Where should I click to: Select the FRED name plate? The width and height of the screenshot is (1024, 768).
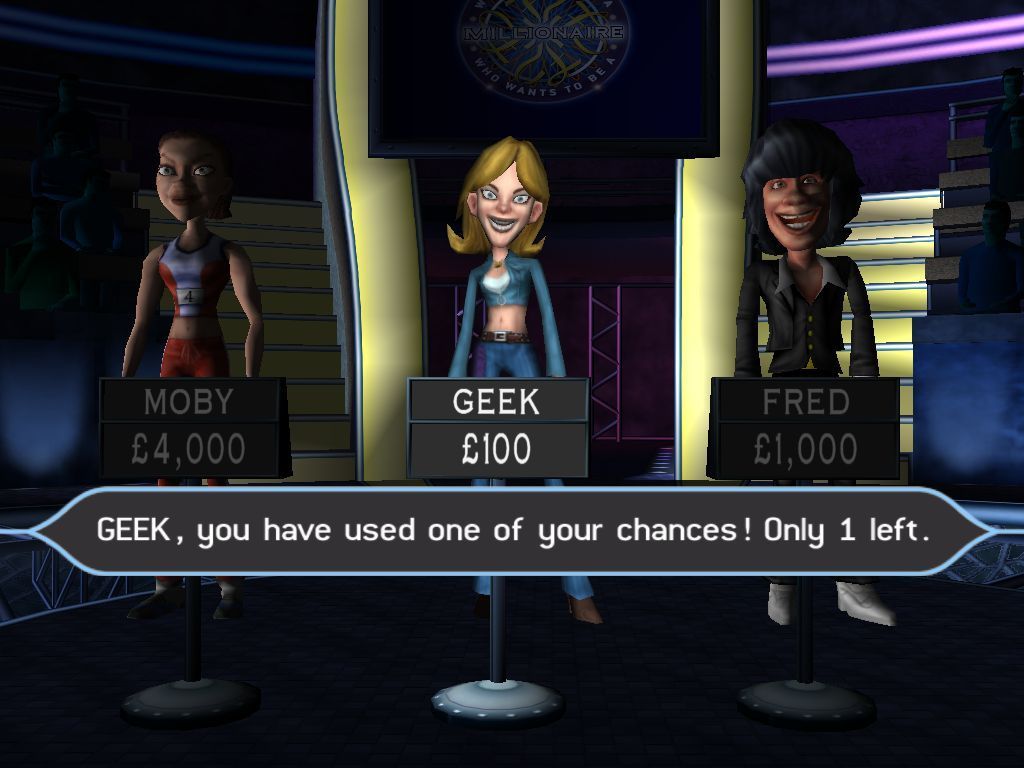point(805,402)
